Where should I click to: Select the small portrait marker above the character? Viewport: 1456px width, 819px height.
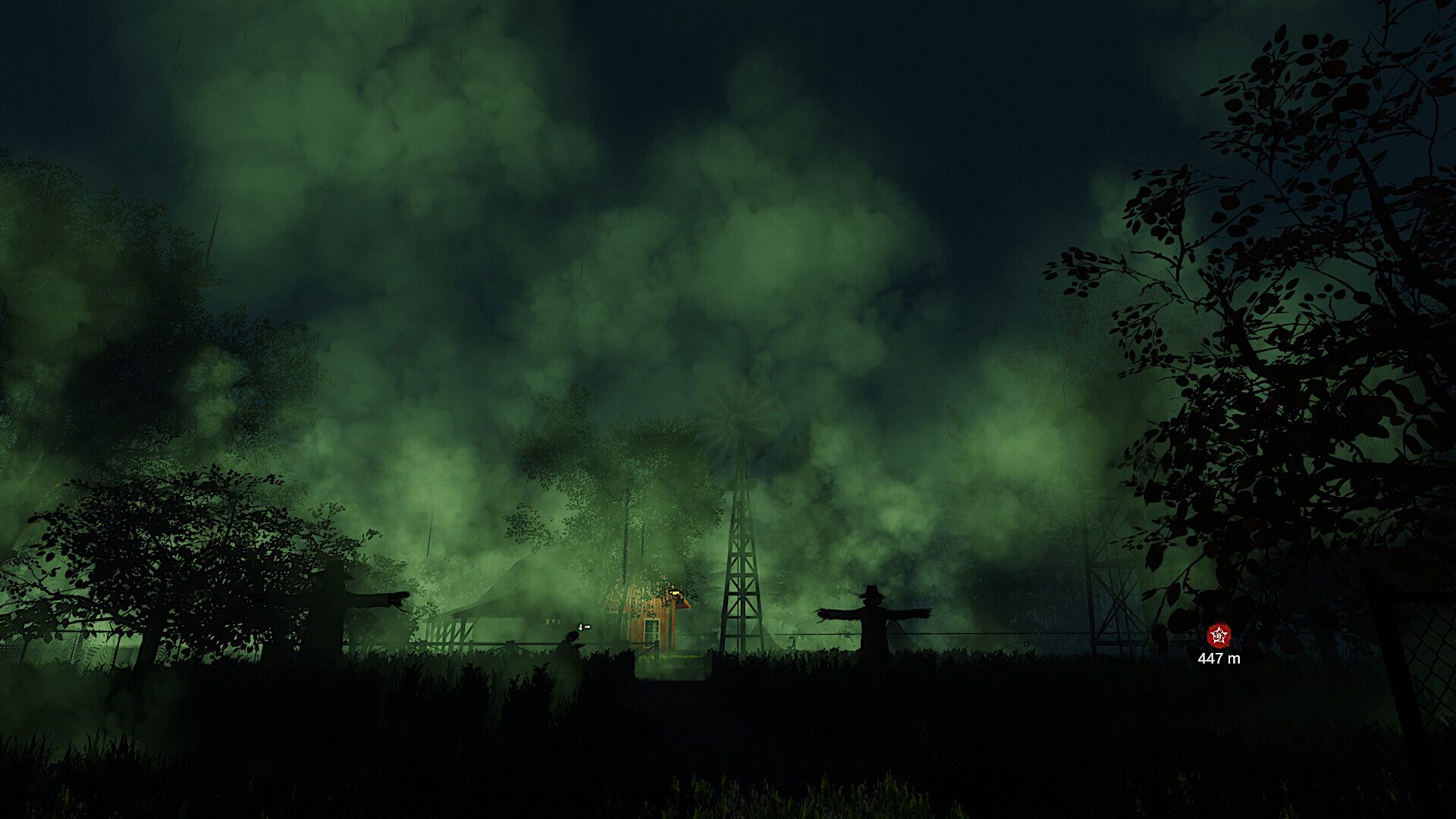point(582,627)
